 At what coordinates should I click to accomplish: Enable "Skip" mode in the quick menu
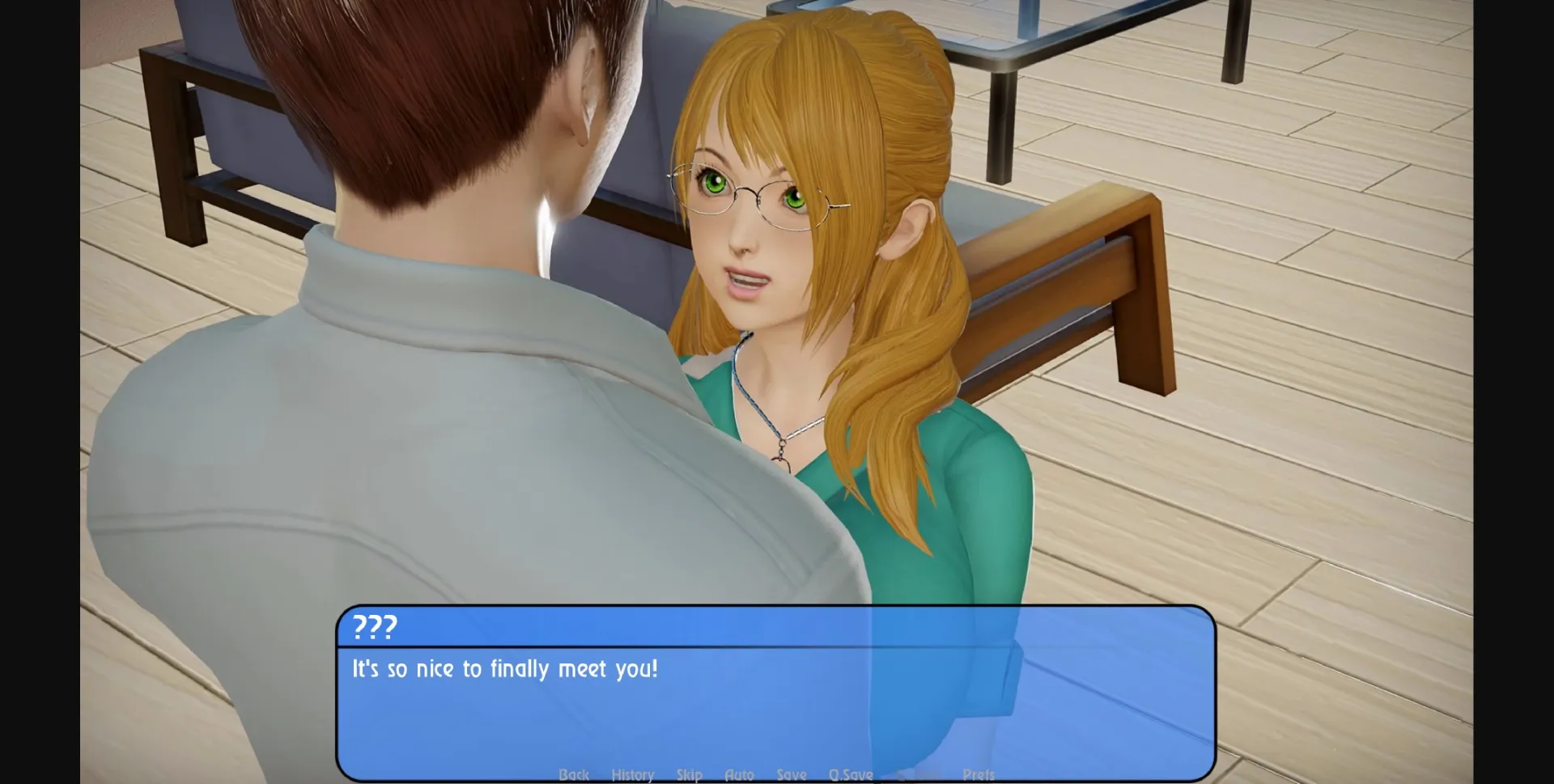(x=690, y=774)
